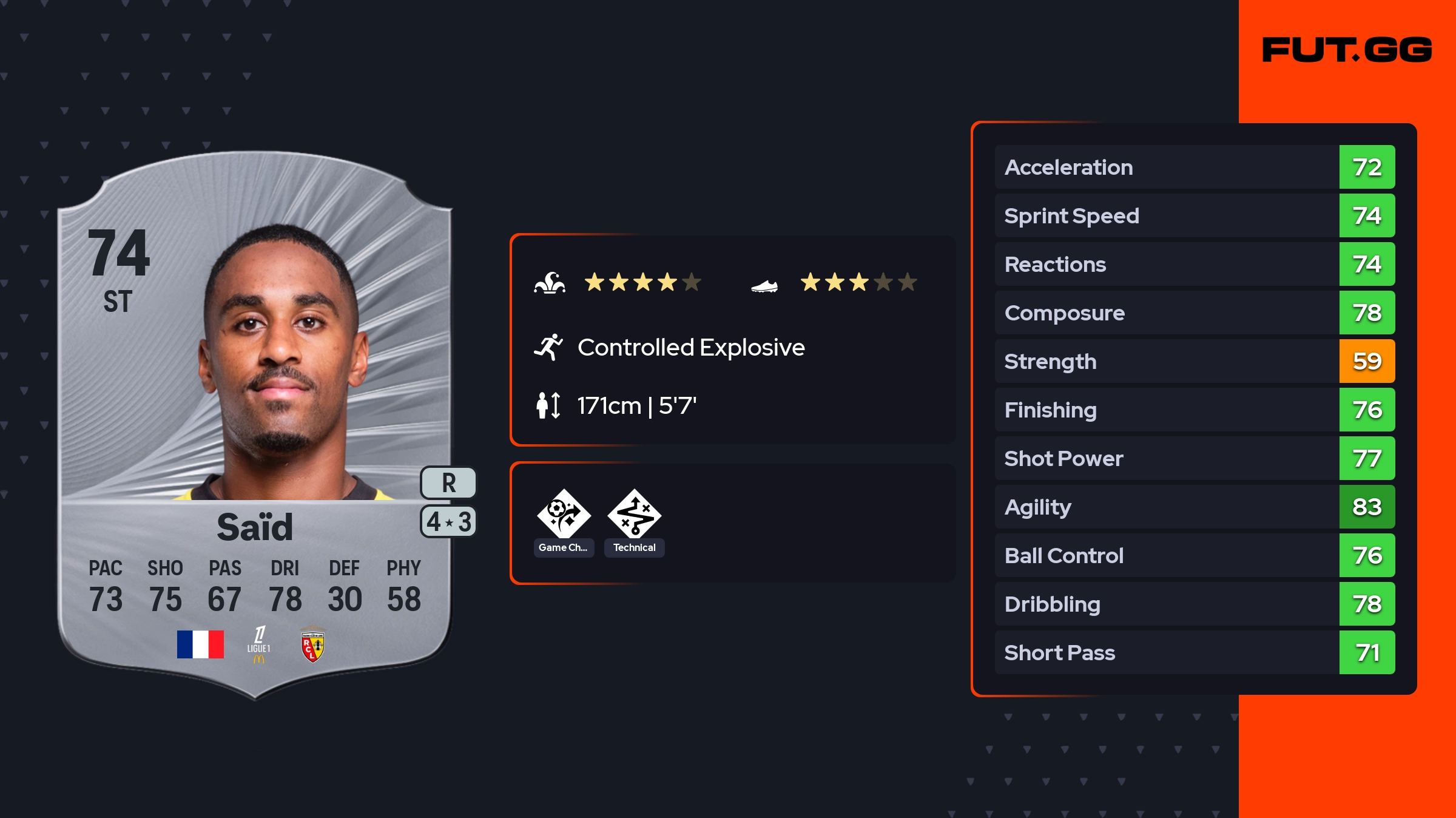The height and width of the screenshot is (818, 1456).
Task: Select the Saïd 74 ST player card
Action: 255,425
